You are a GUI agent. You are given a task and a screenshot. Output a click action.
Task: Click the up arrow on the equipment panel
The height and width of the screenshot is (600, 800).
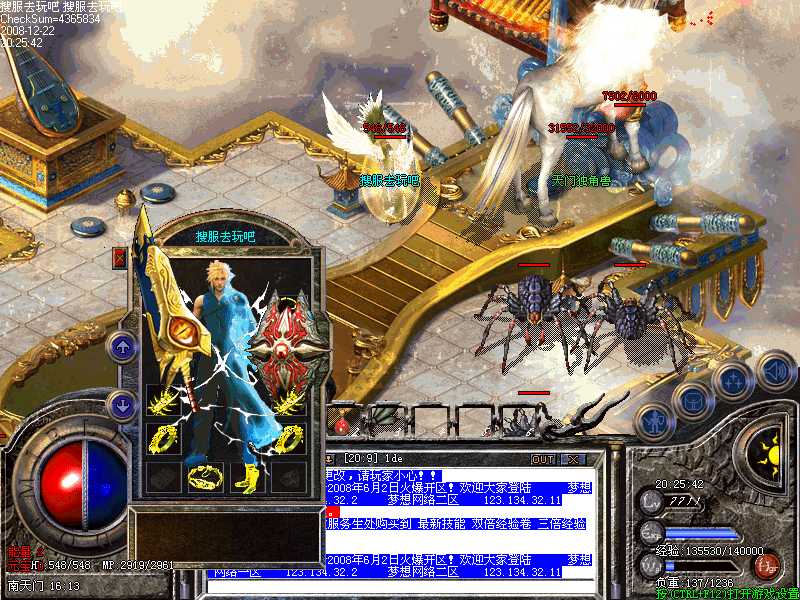(x=122, y=347)
